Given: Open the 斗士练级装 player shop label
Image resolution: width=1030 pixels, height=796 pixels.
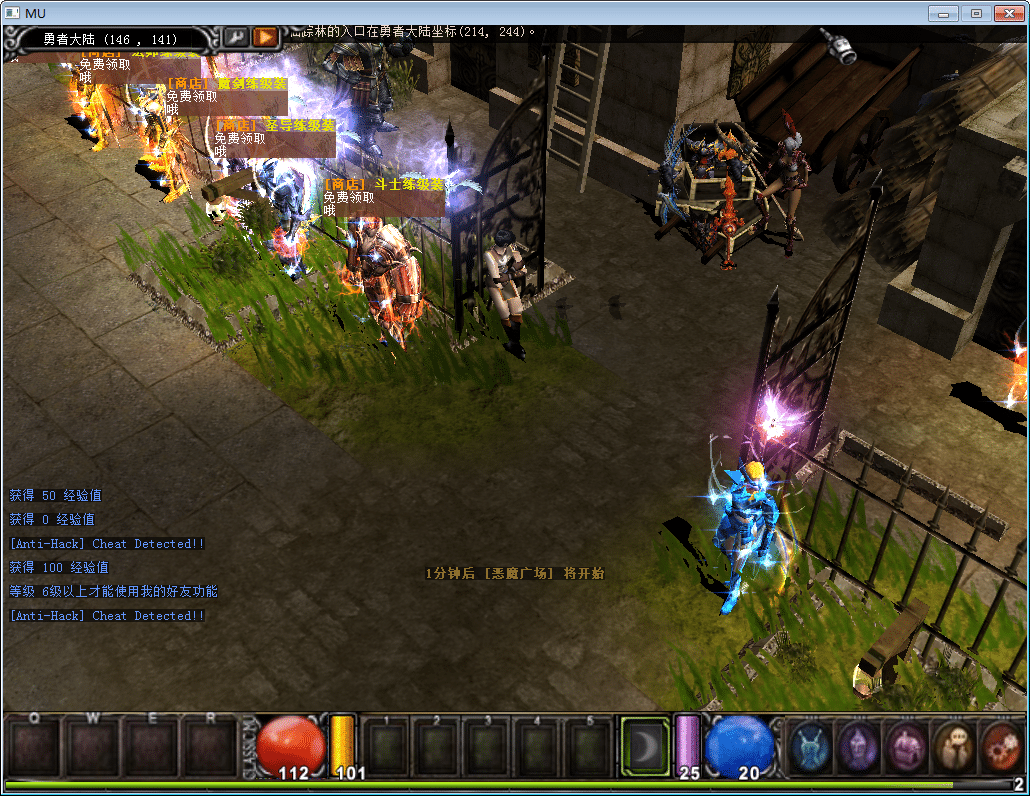Looking at the screenshot, I should [x=383, y=185].
